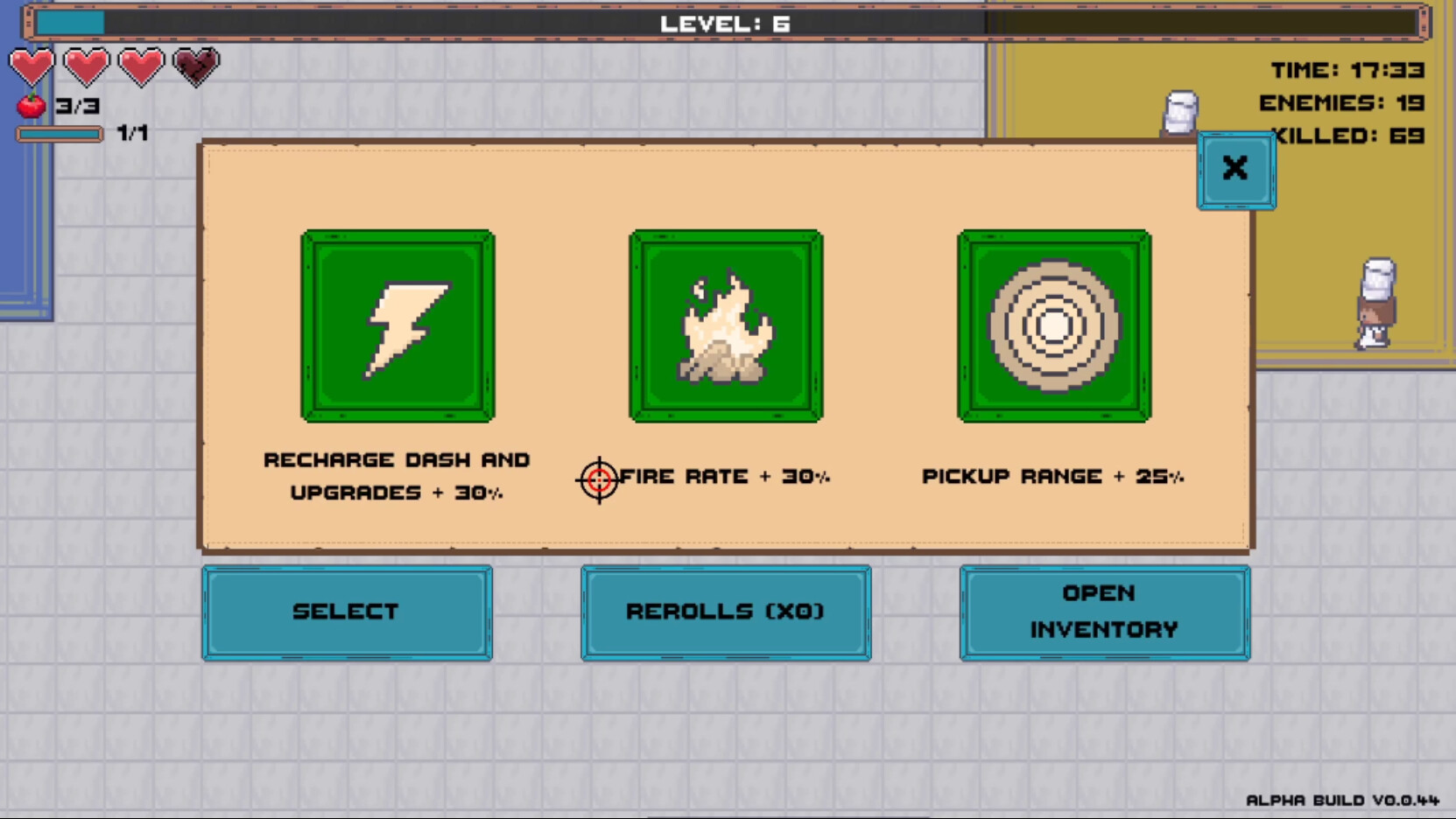This screenshot has width=1456, height=819.
Task: Click the tomato consumable icon
Action: (x=30, y=105)
